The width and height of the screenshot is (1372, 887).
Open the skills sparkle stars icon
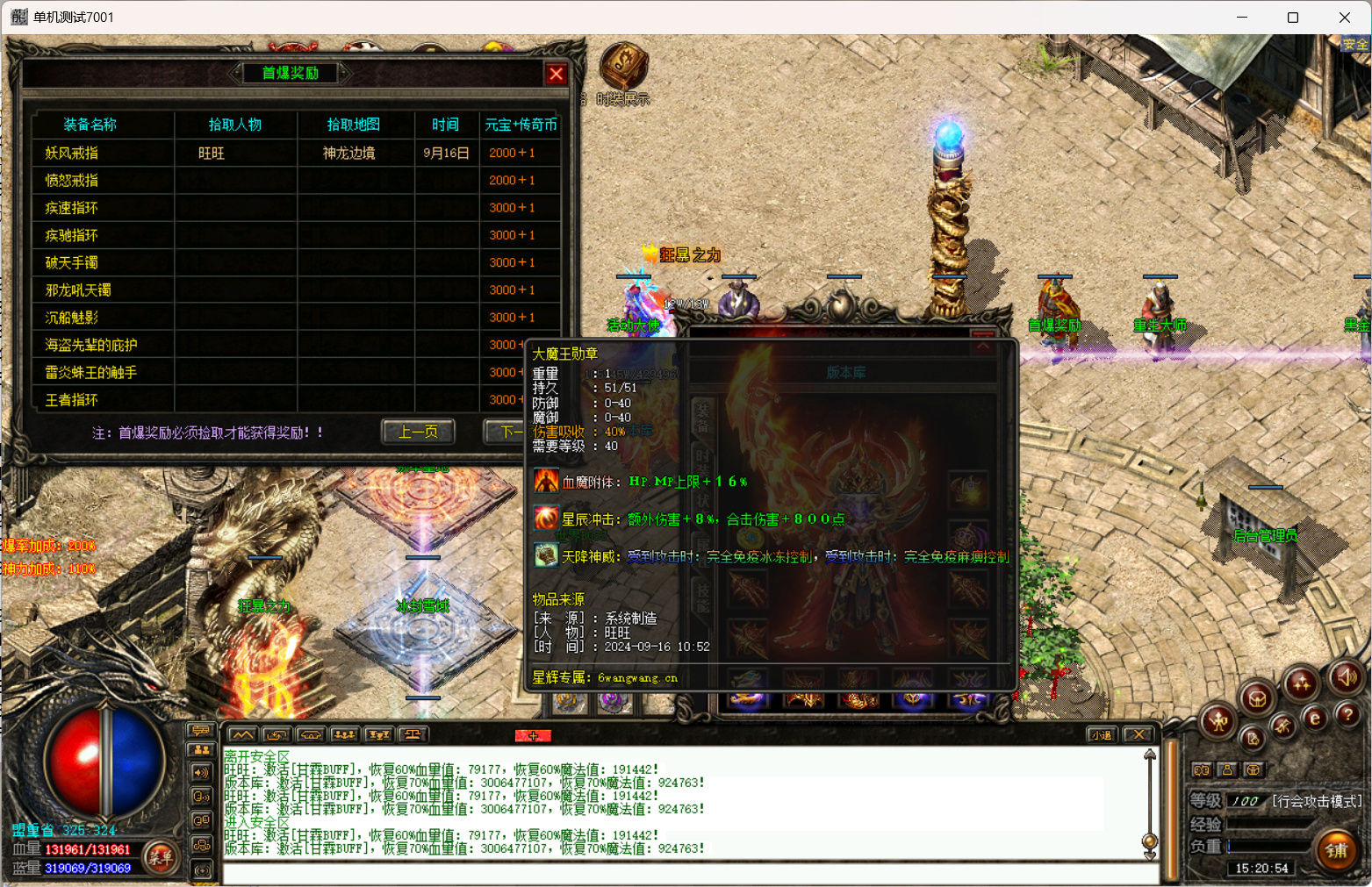pyautogui.click(x=1301, y=683)
